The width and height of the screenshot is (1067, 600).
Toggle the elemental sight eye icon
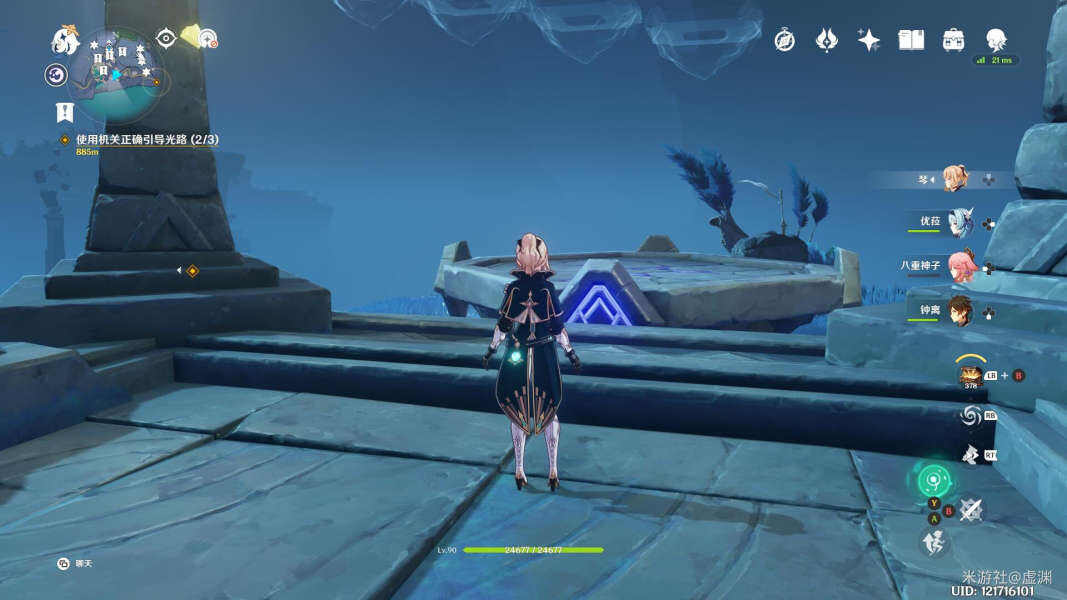(x=166, y=38)
